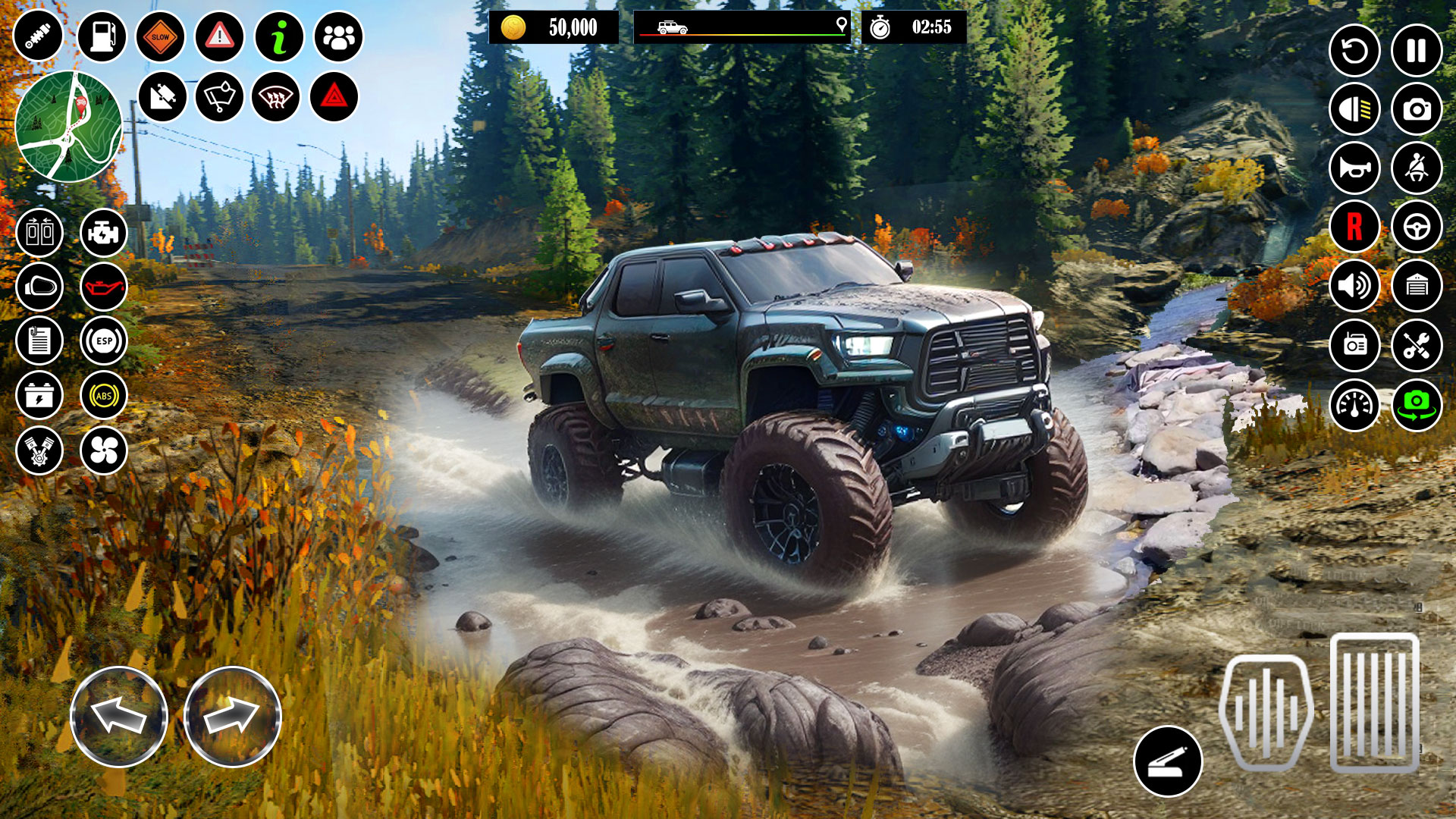Turn on the radio
The image size is (1456, 819).
1354,345
